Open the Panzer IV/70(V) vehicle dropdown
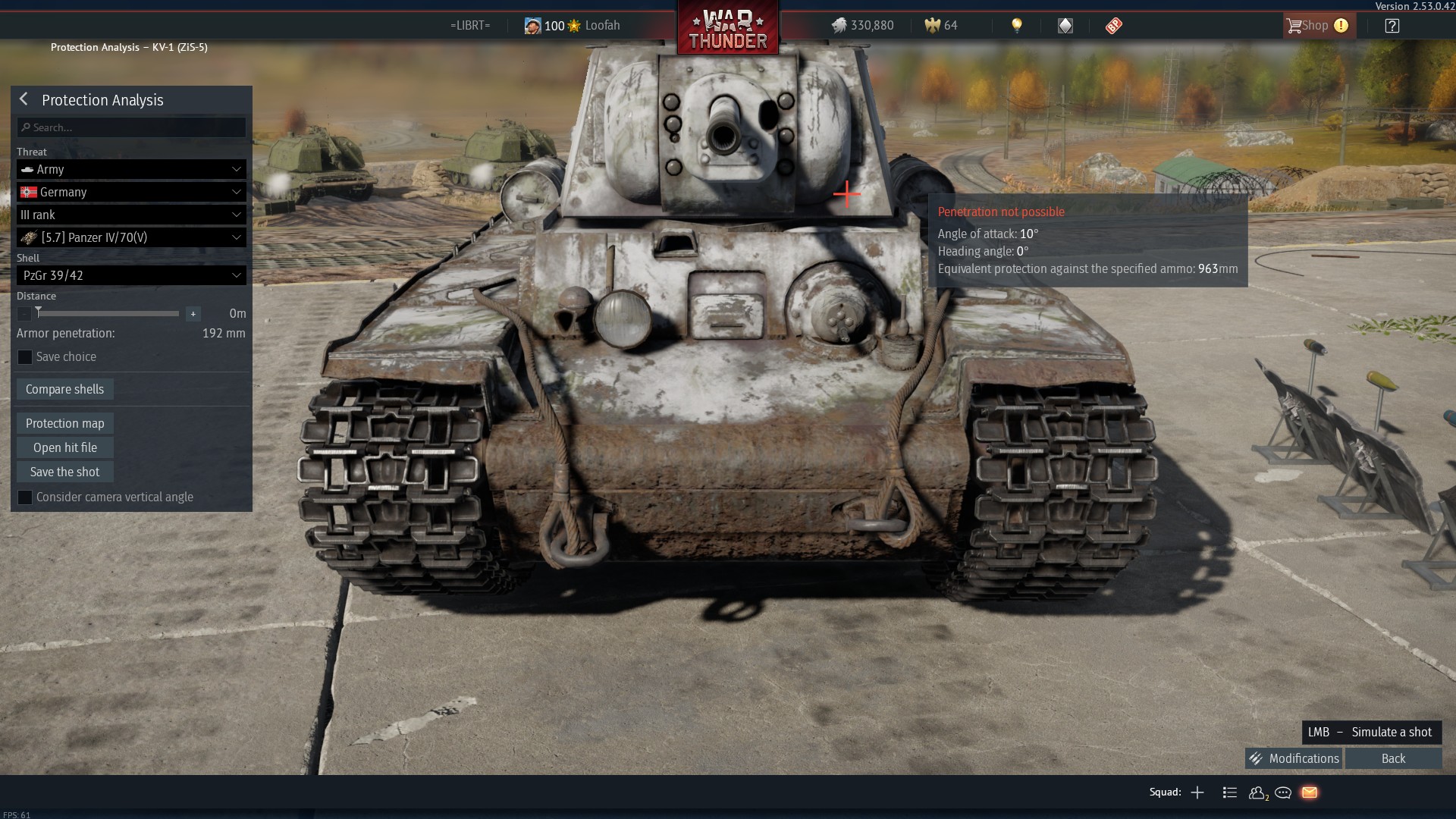This screenshot has width=1456, height=819. [x=131, y=237]
